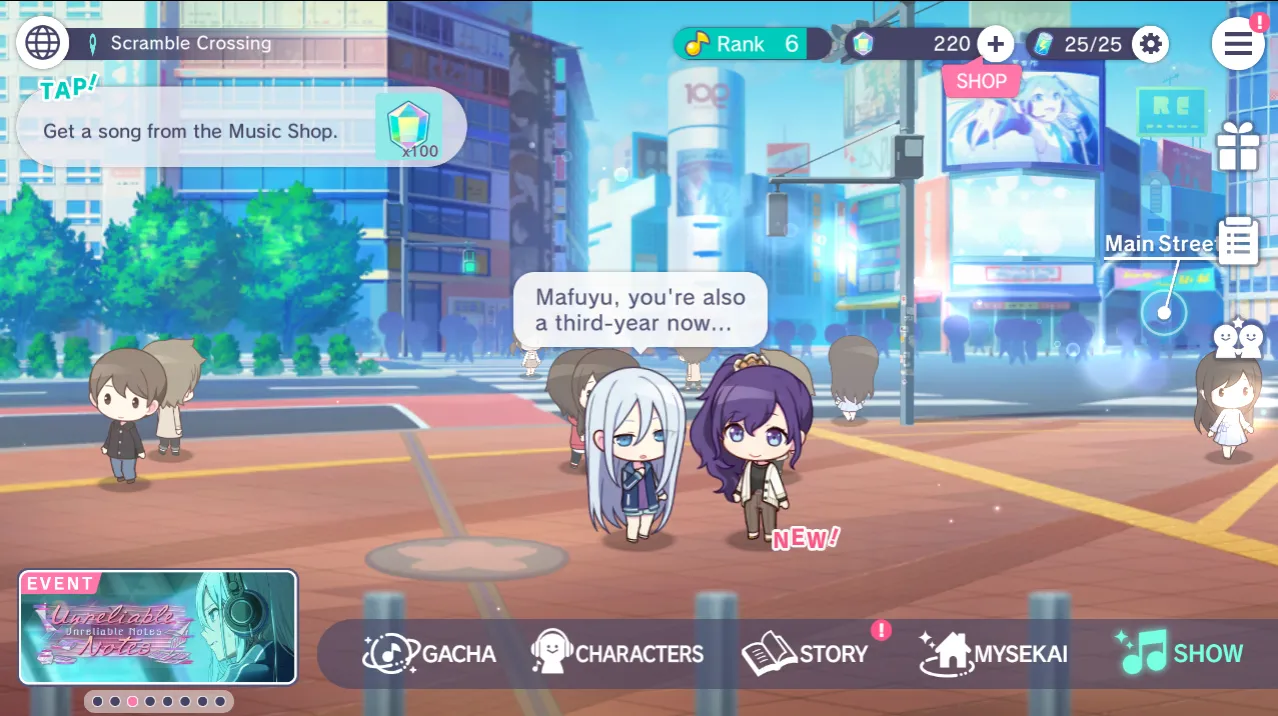Open the pink SHOP tag

981,82
